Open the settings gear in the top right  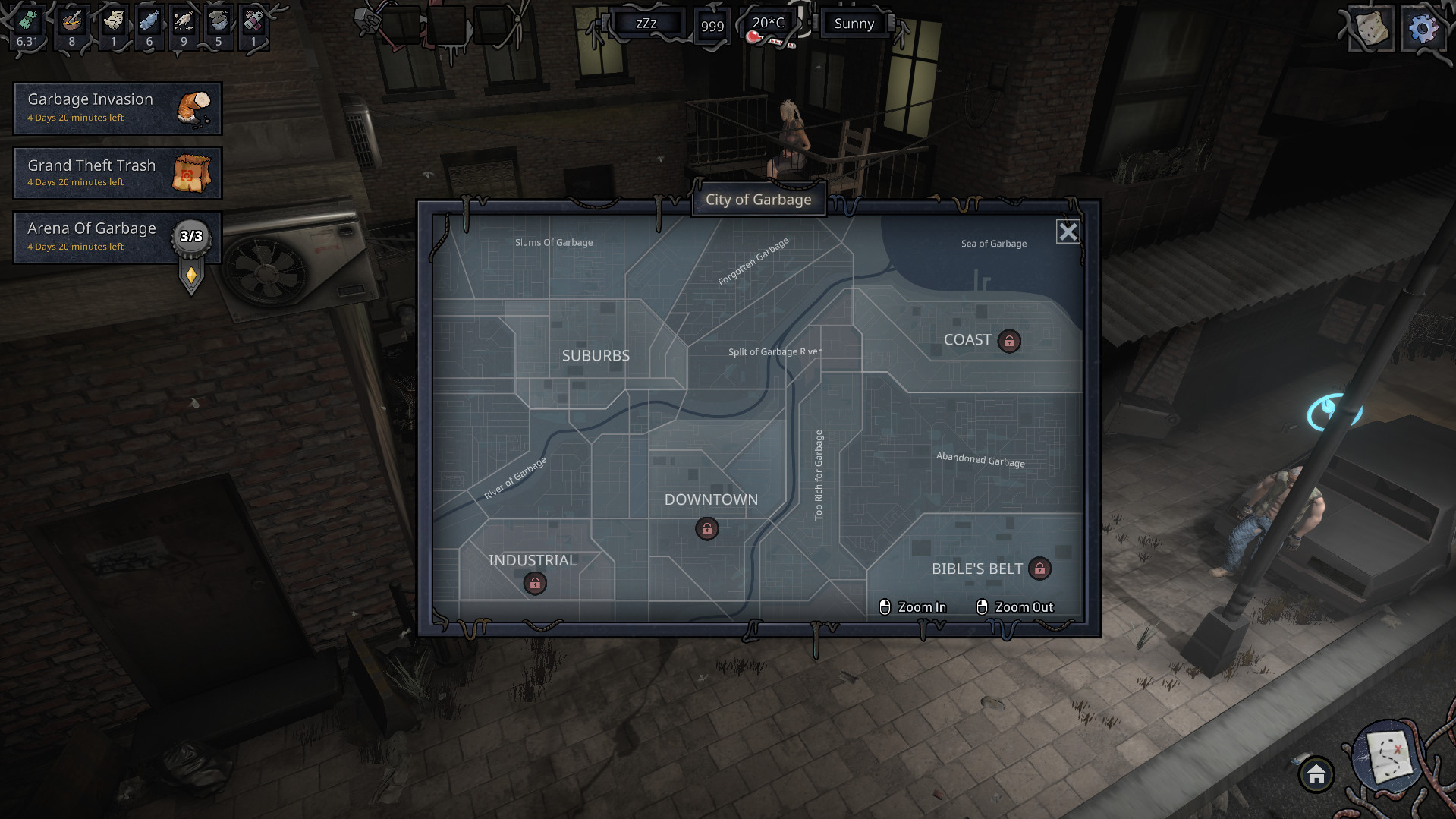point(1423,30)
